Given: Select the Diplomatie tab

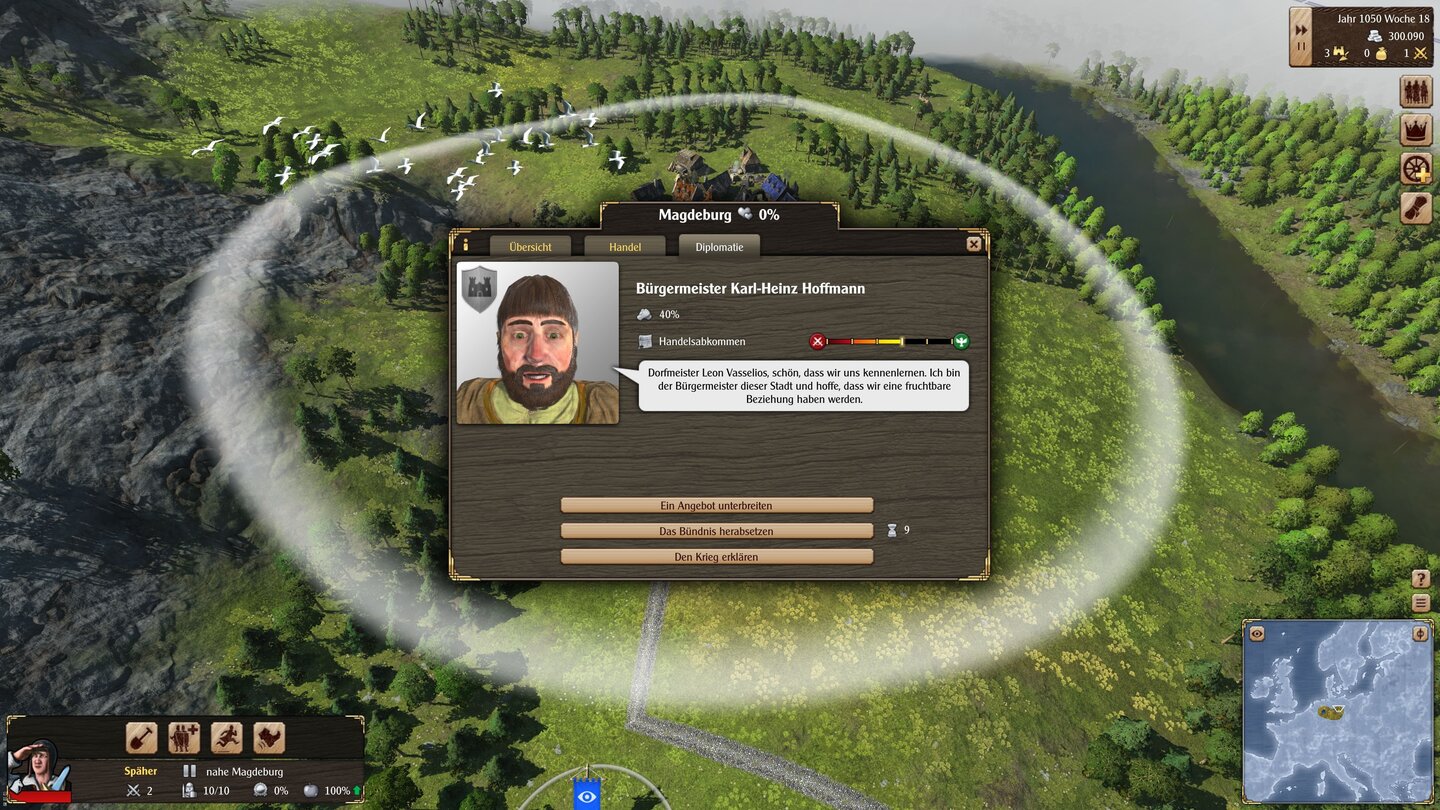Looking at the screenshot, I should coord(719,246).
